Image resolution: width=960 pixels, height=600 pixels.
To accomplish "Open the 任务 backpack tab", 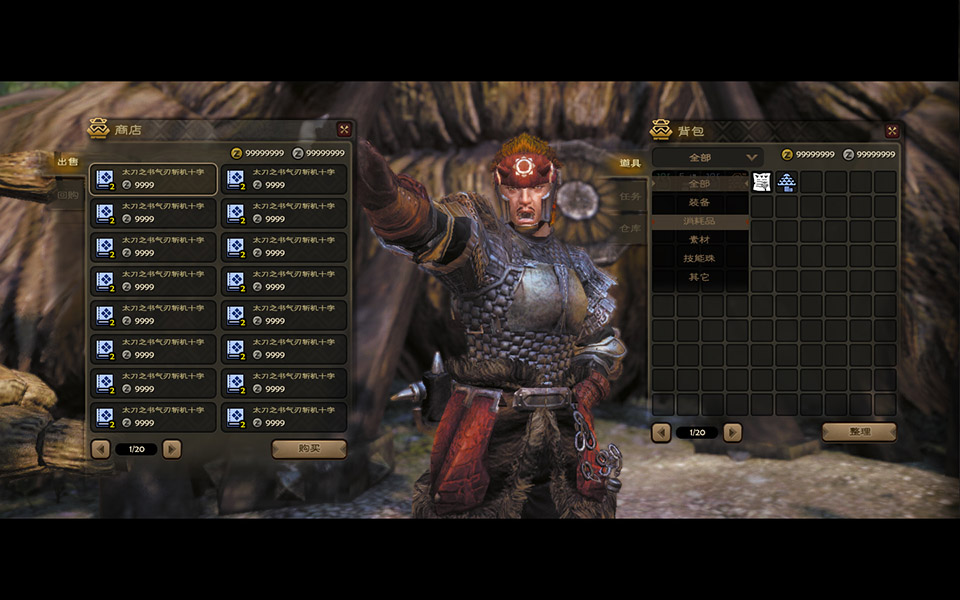I will click(630, 196).
